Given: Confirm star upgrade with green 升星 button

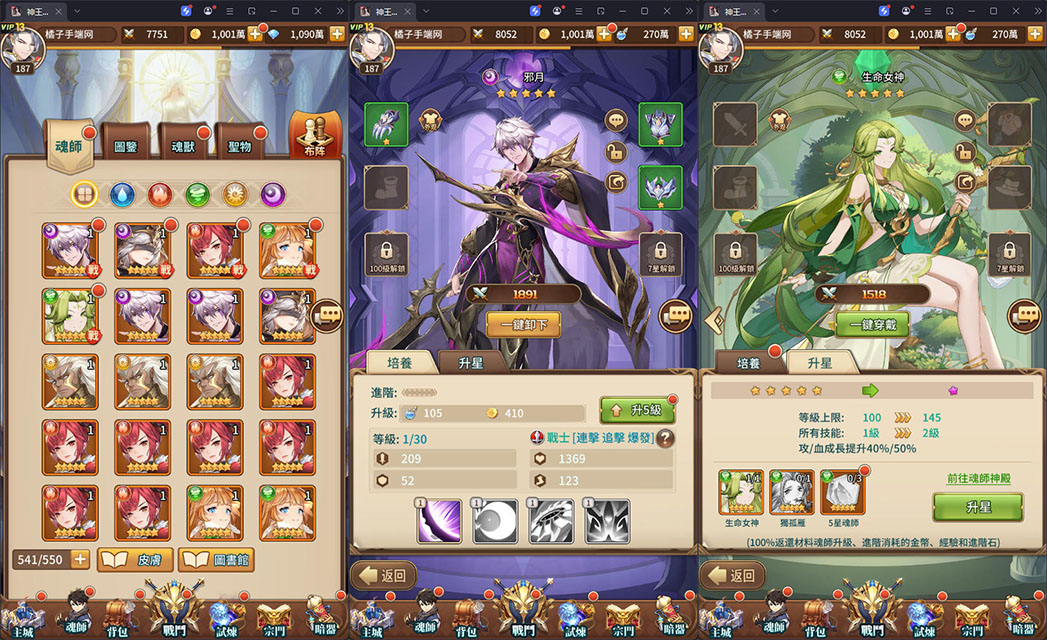Looking at the screenshot, I should click(977, 507).
